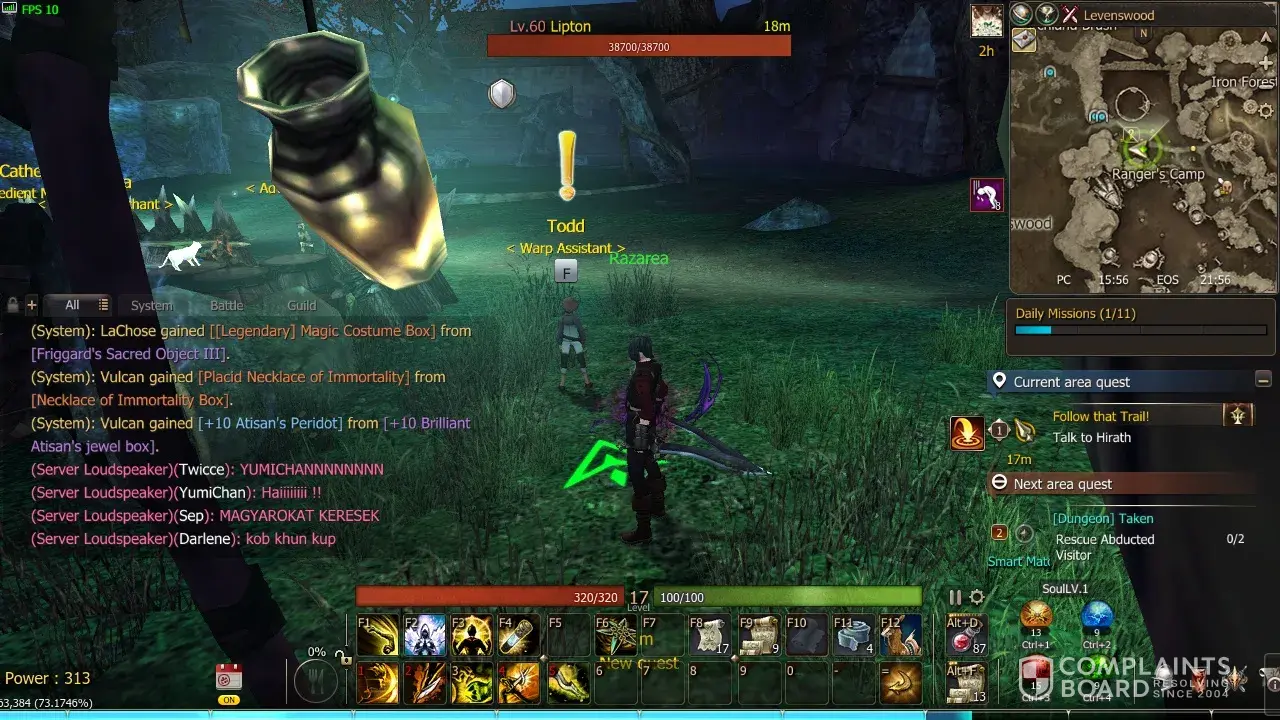Click the orange auto-move quest icon
Viewport: 1280px width, 720px height.
point(966,433)
